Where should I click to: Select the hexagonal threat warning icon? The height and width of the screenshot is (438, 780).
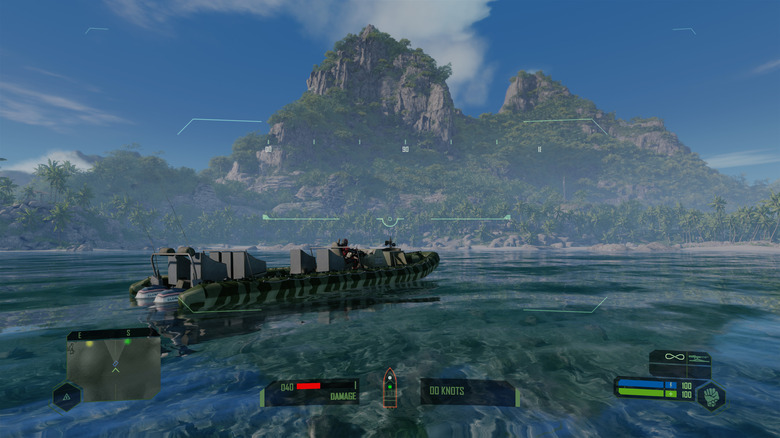[x=66, y=397]
